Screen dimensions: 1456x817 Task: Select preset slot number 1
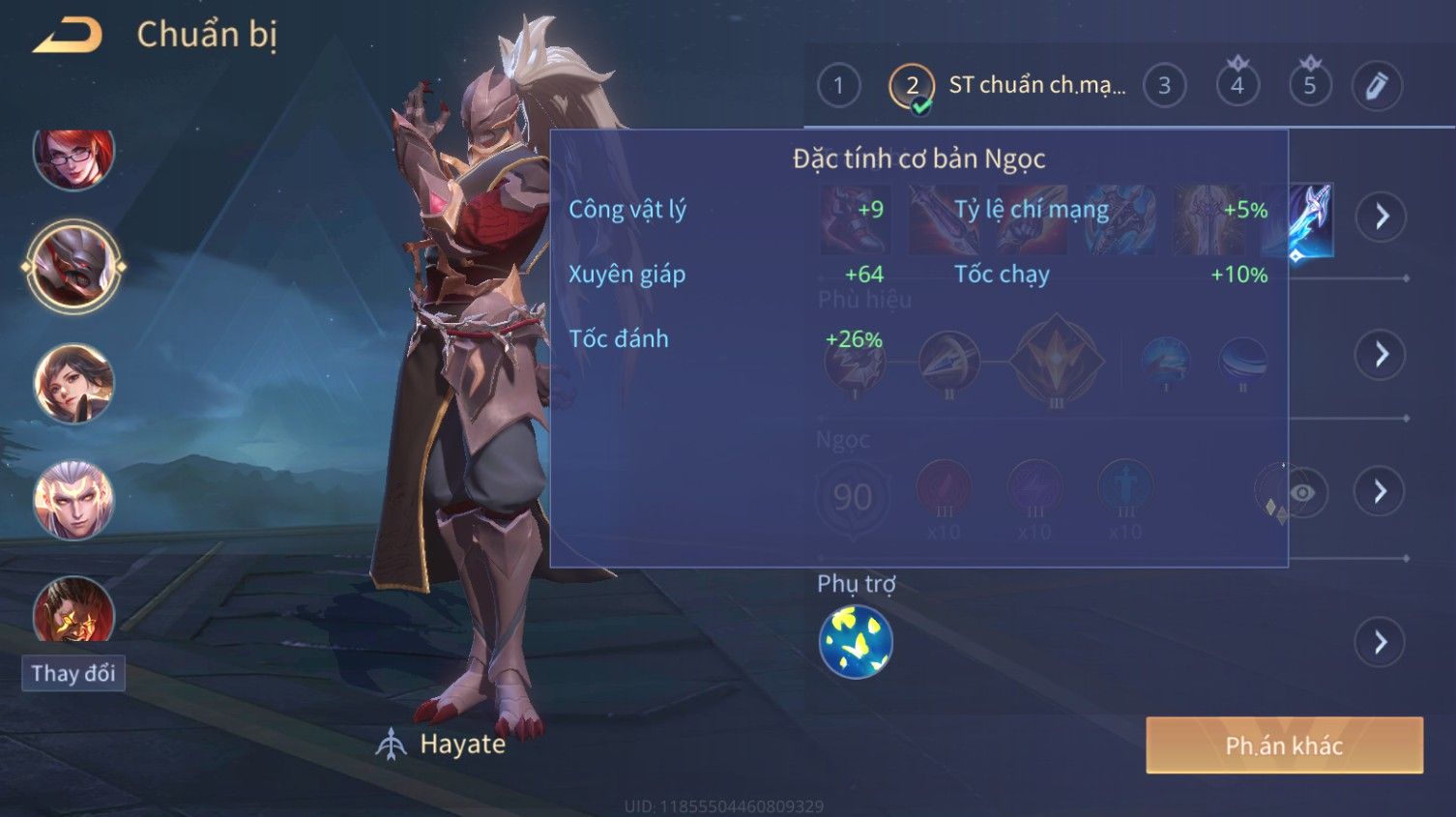(838, 86)
